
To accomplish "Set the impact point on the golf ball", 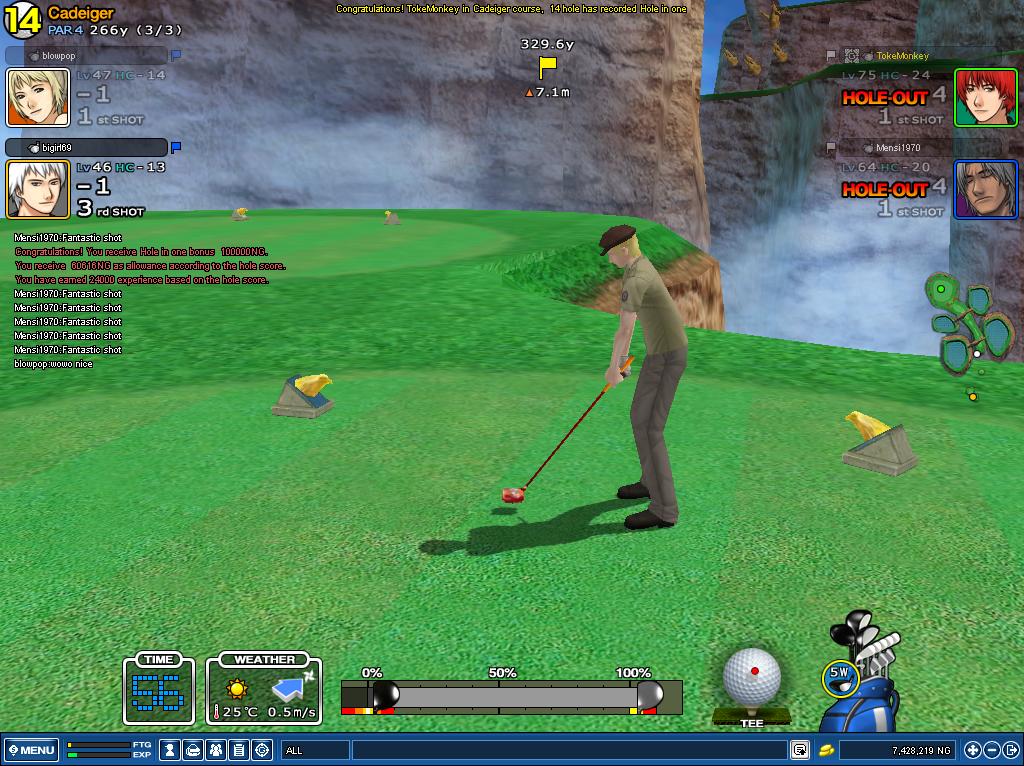I will pyautogui.click(x=752, y=674).
